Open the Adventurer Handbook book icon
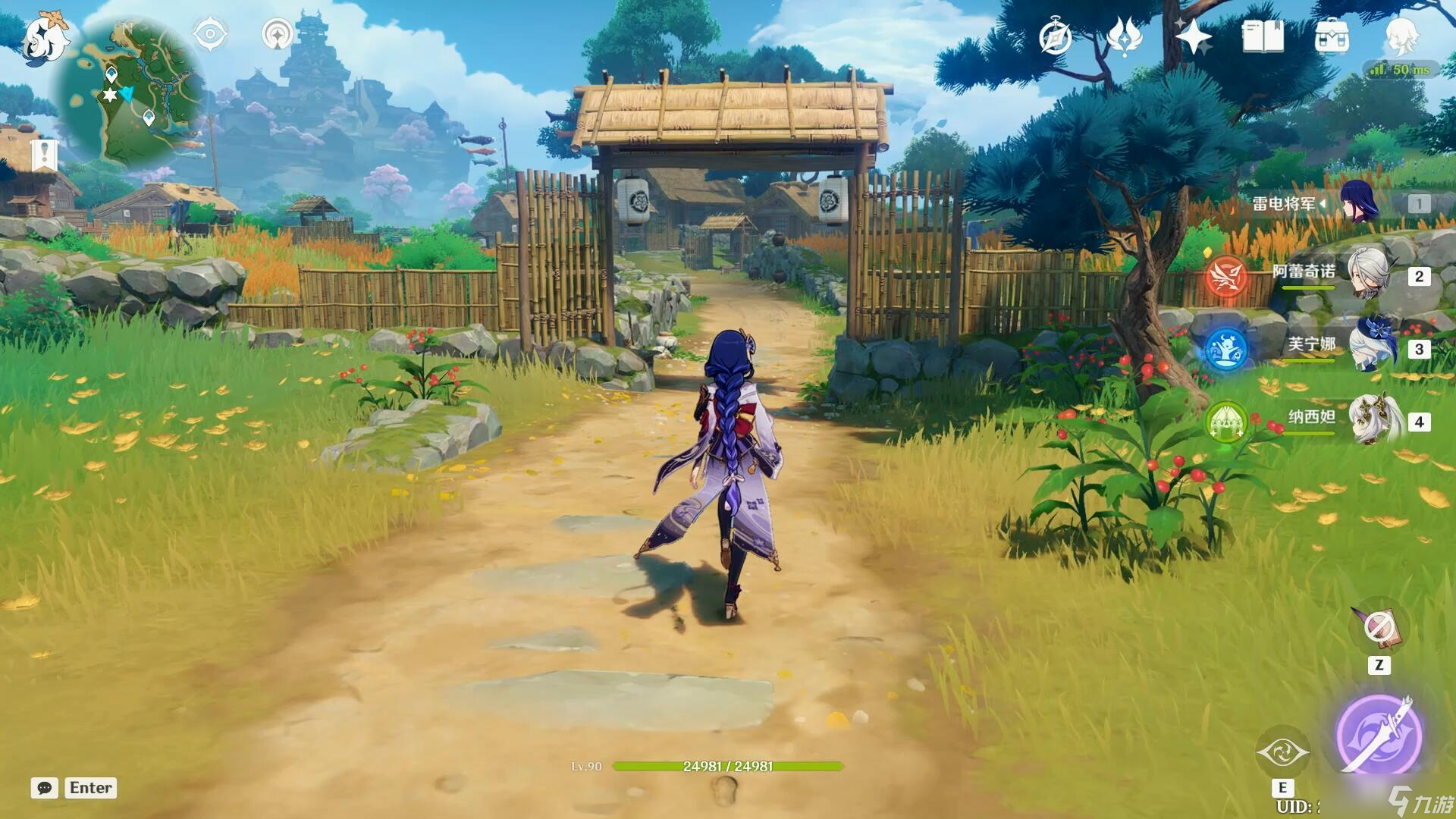 coord(1263,36)
